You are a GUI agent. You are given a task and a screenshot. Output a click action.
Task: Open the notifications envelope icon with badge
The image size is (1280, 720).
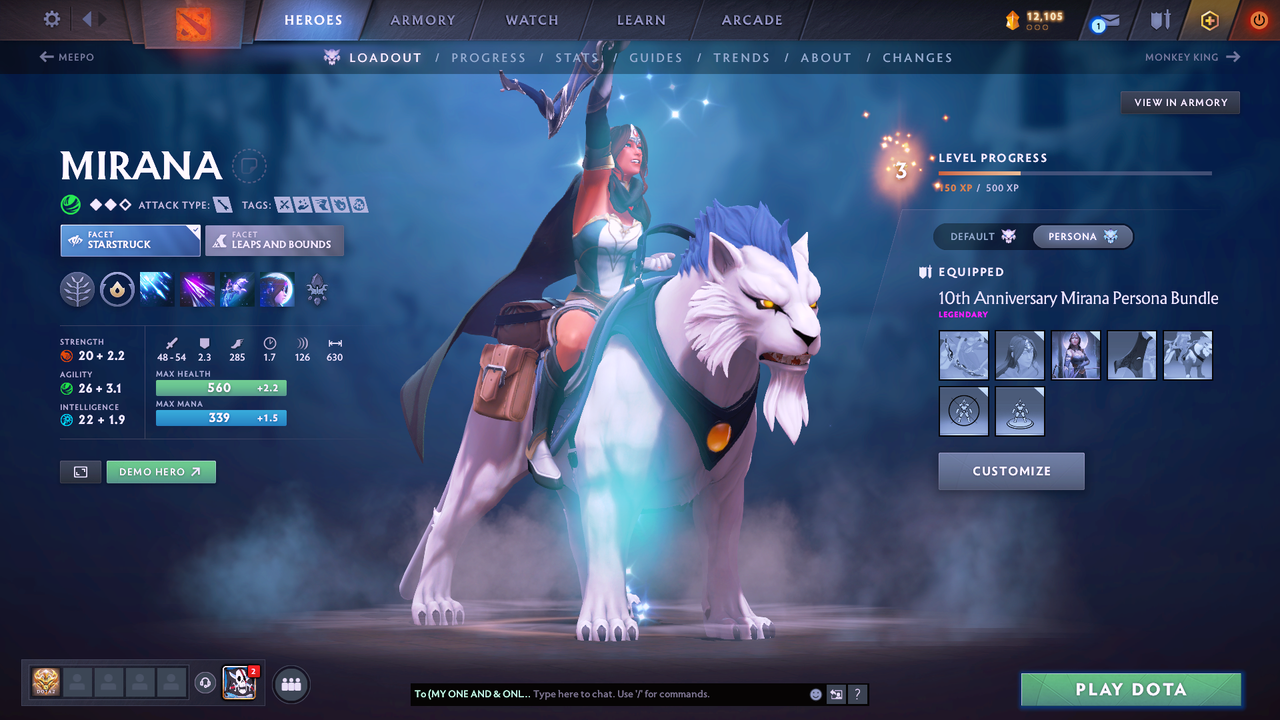pyautogui.click(x=1104, y=20)
